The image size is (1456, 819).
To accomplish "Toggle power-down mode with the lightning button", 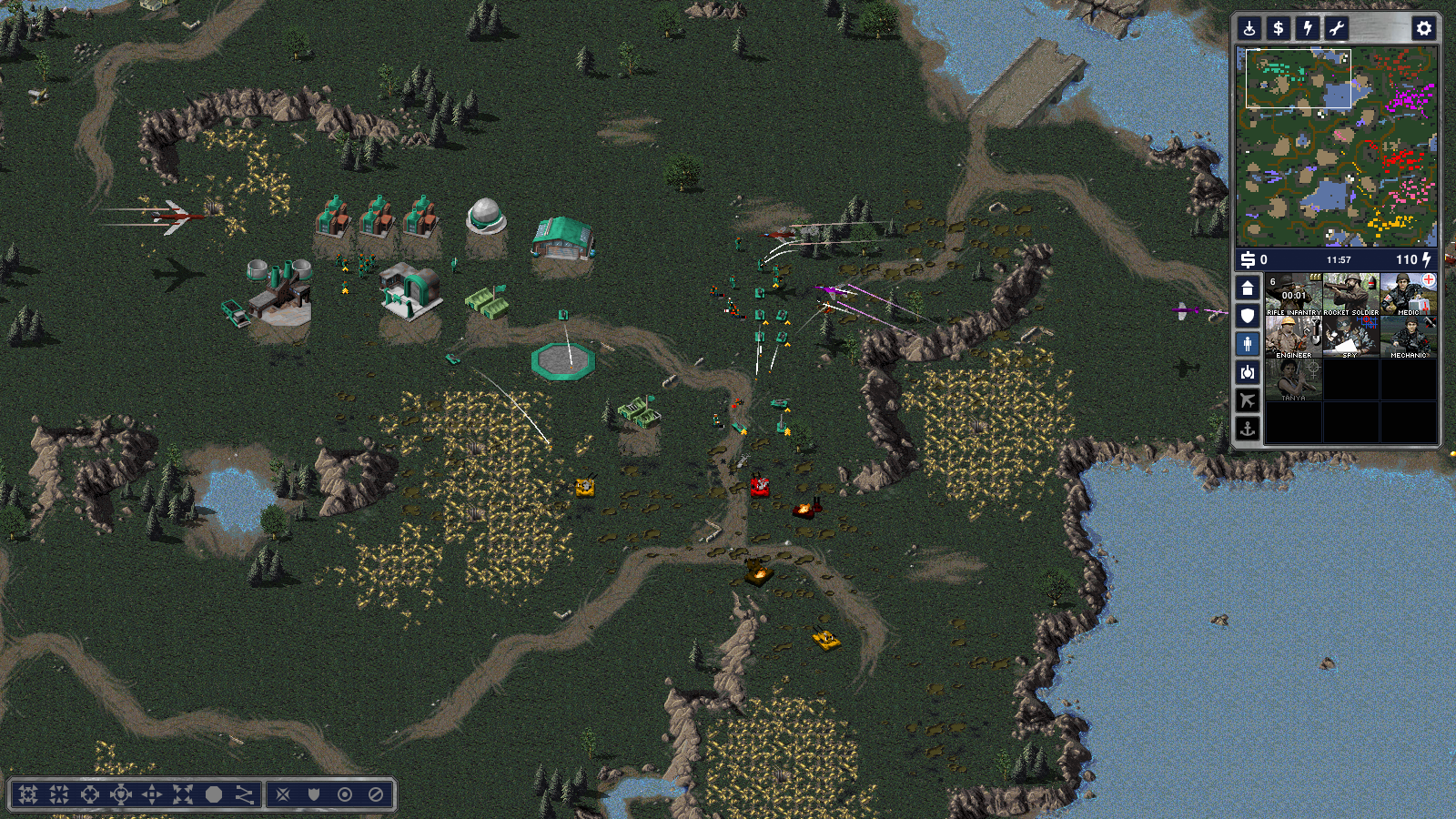I will (1308, 28).
